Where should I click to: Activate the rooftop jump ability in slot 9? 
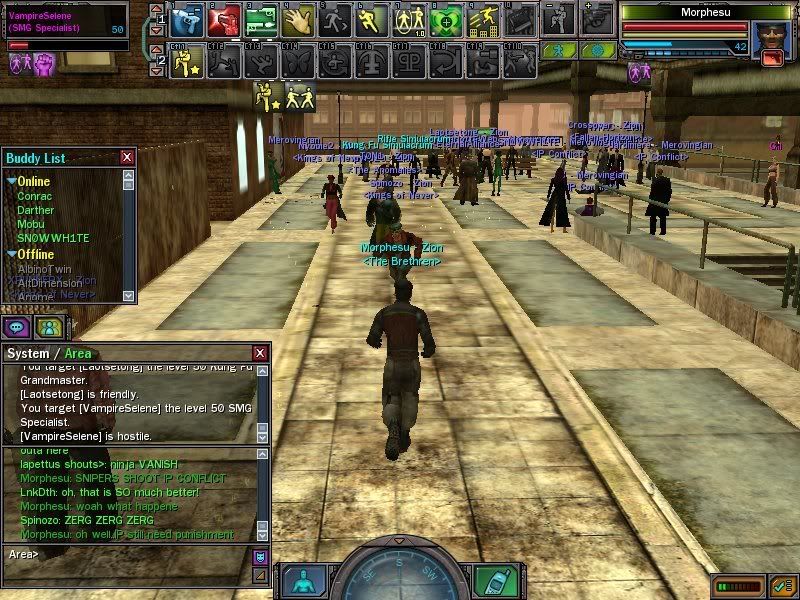[x=483, y=20]
